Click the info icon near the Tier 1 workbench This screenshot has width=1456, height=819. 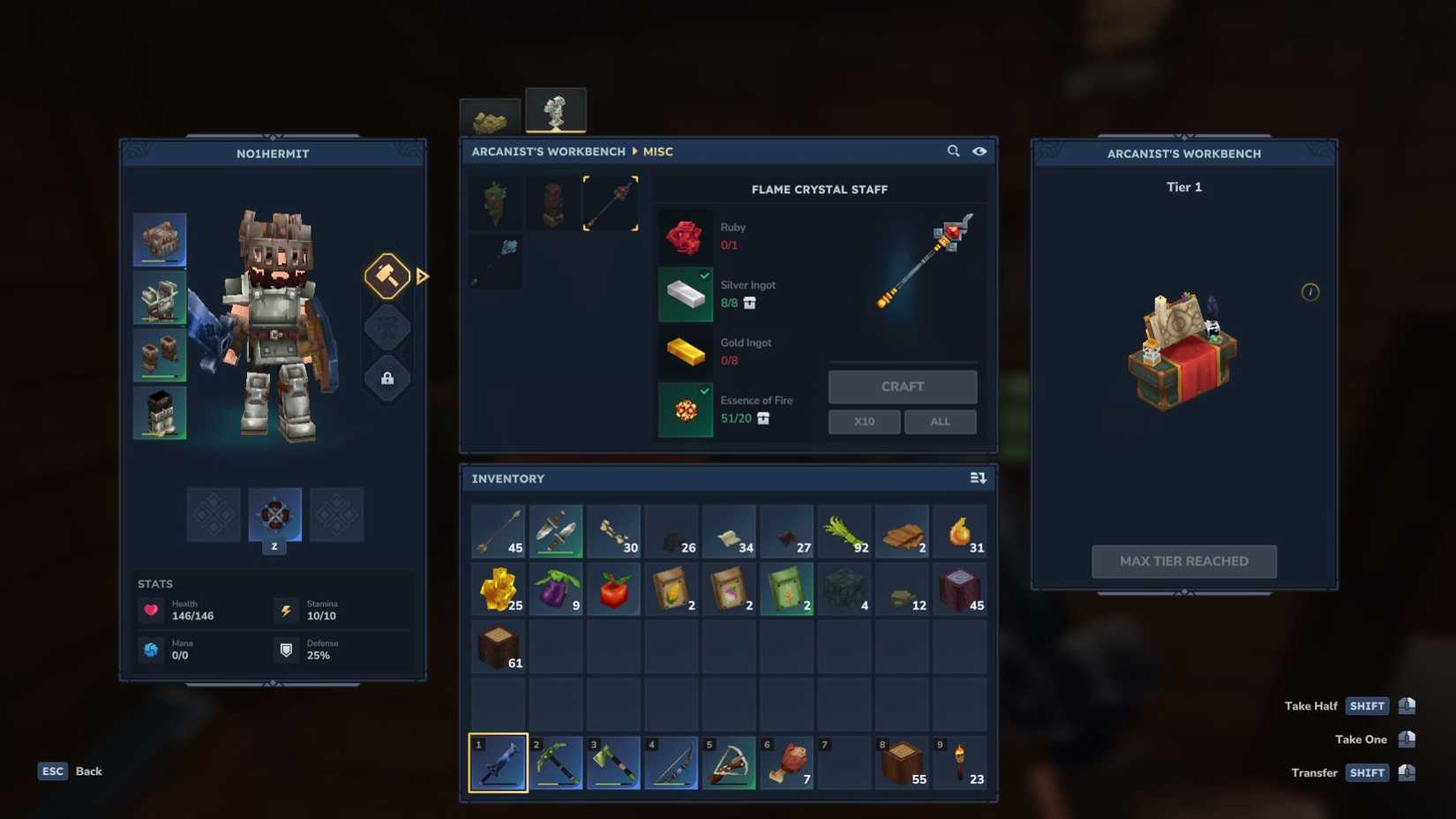1310,293
